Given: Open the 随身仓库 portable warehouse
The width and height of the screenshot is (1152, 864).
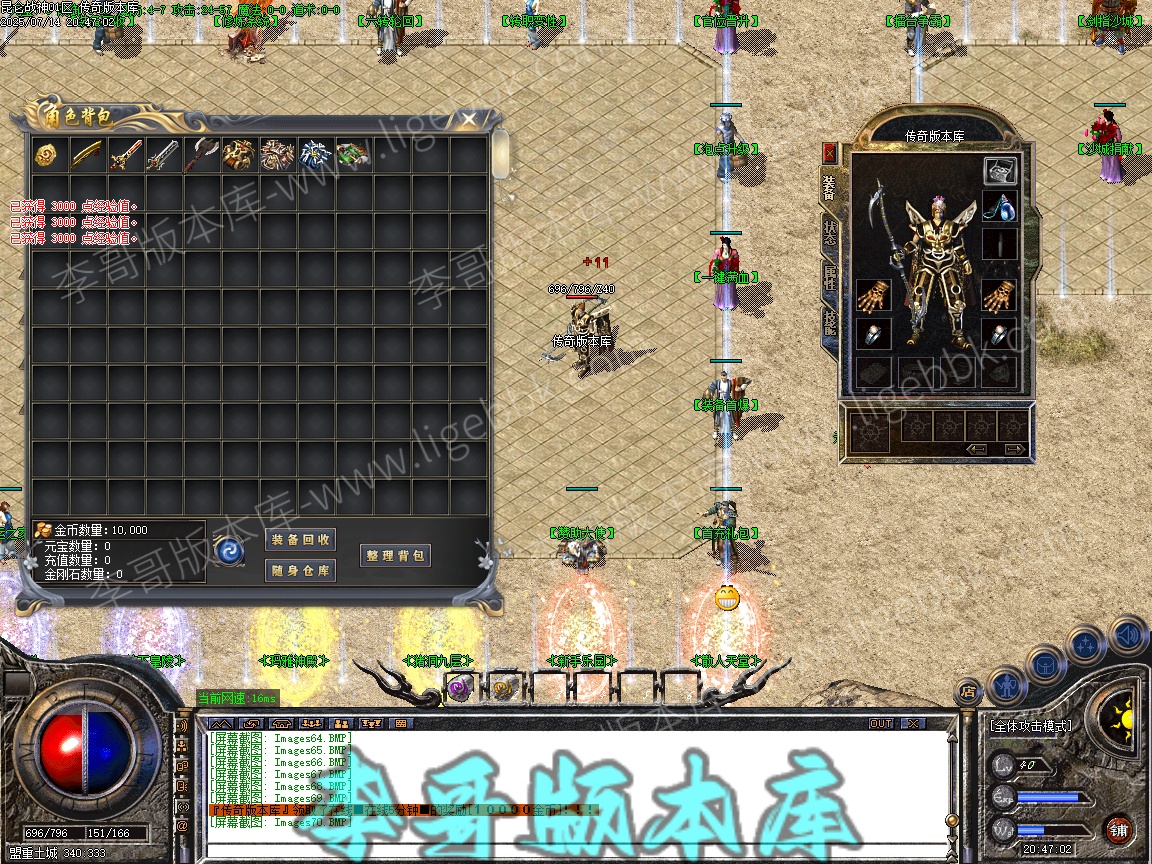Looking at the screenshot, I should tap(301, 571).
